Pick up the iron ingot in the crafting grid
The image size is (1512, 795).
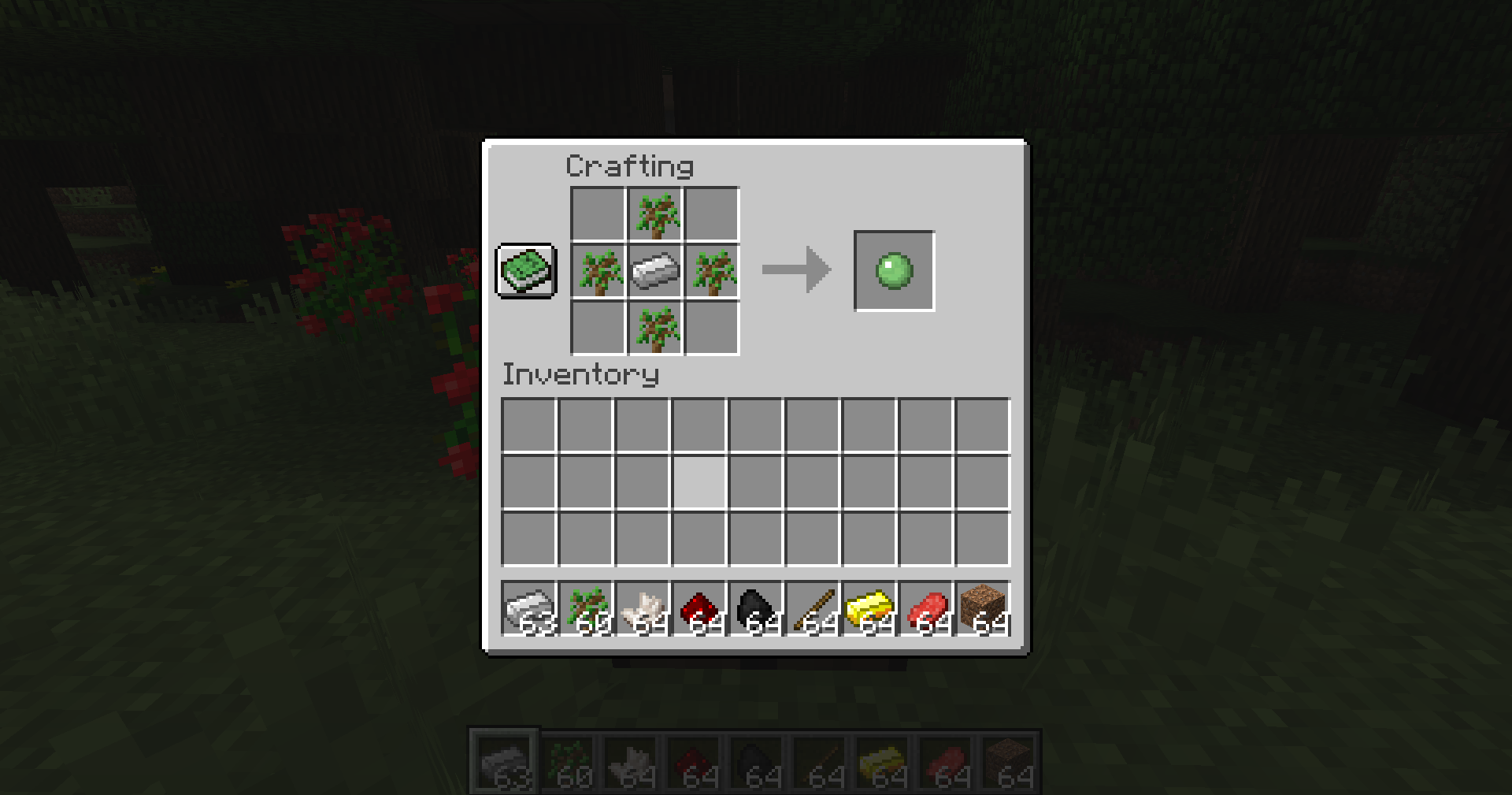coord(654,272)
